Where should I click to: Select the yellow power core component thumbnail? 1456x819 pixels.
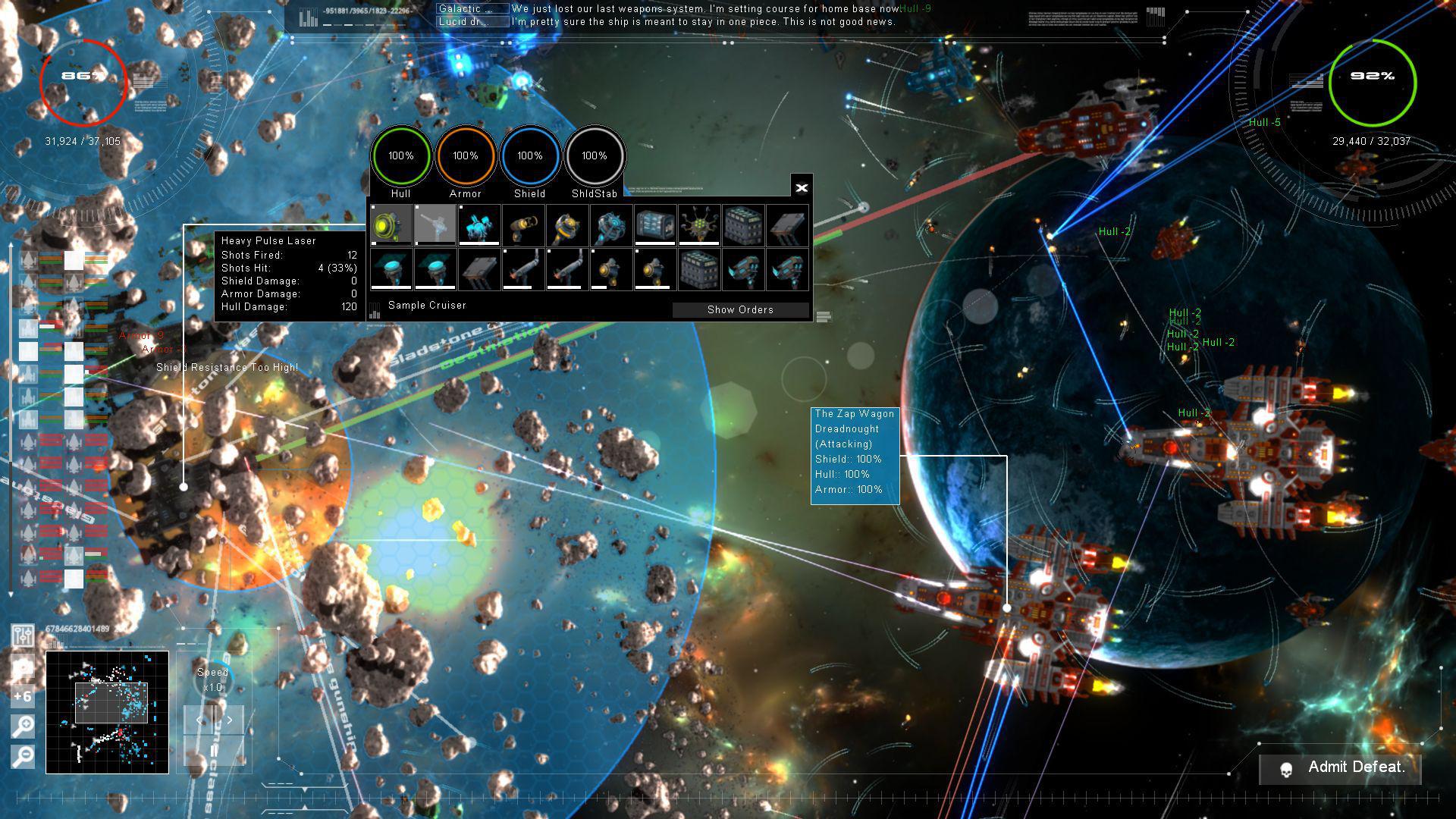[391, 224]
